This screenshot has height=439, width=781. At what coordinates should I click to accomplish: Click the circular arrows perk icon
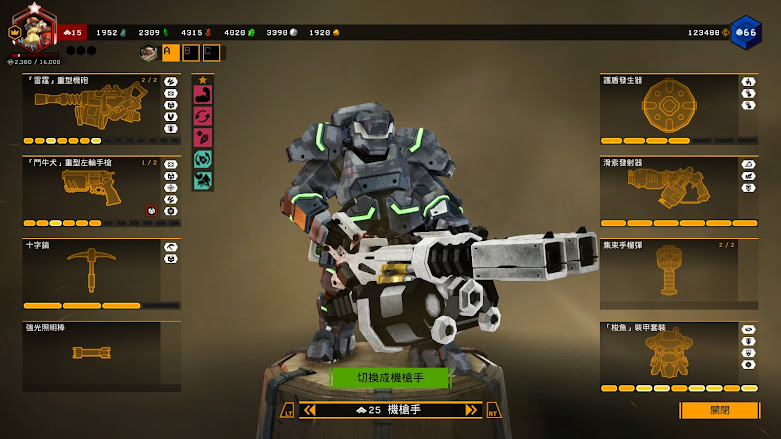tap(203, 116)
